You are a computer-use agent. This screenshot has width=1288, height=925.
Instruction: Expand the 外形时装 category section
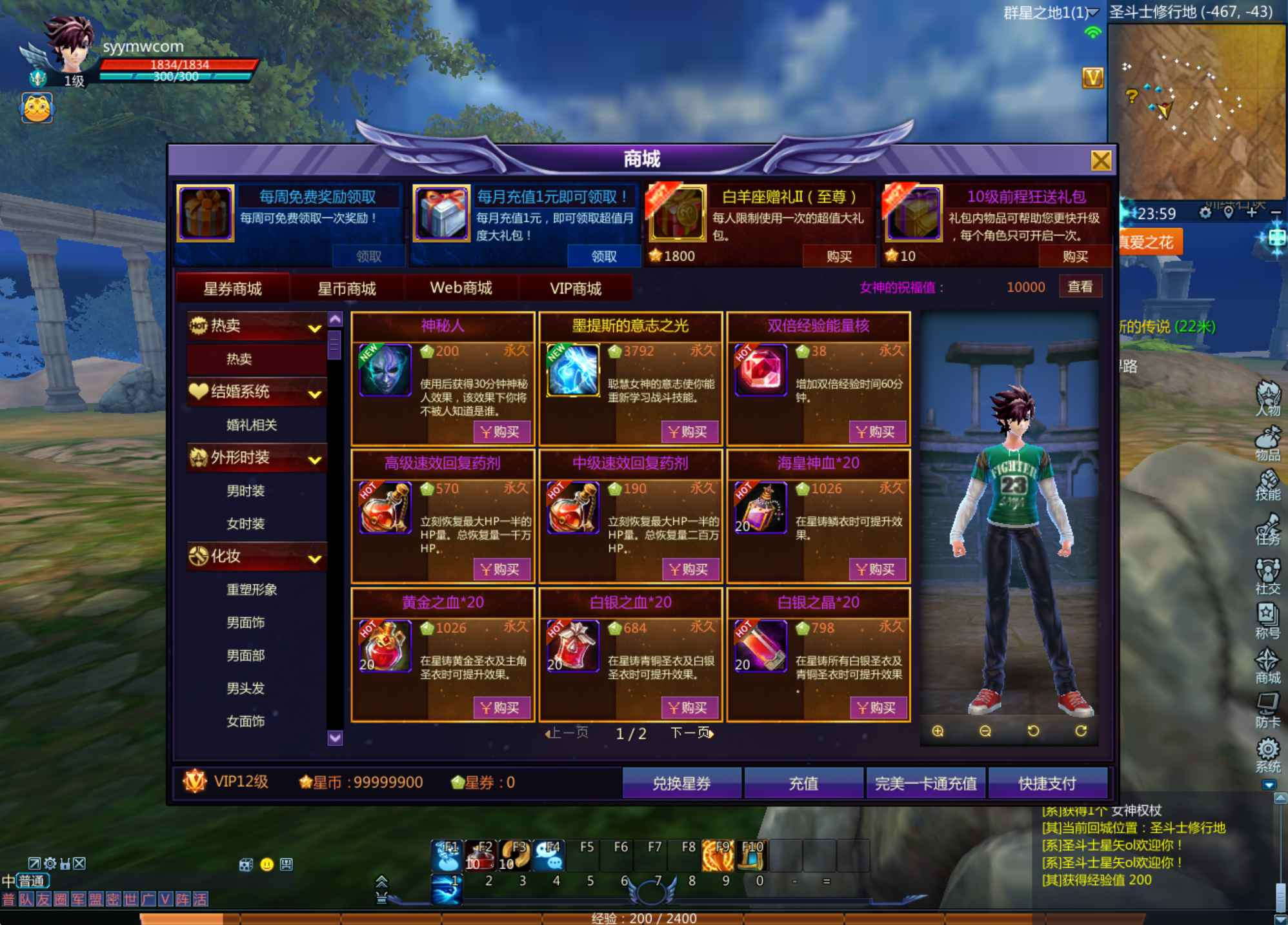click(316, 459)
